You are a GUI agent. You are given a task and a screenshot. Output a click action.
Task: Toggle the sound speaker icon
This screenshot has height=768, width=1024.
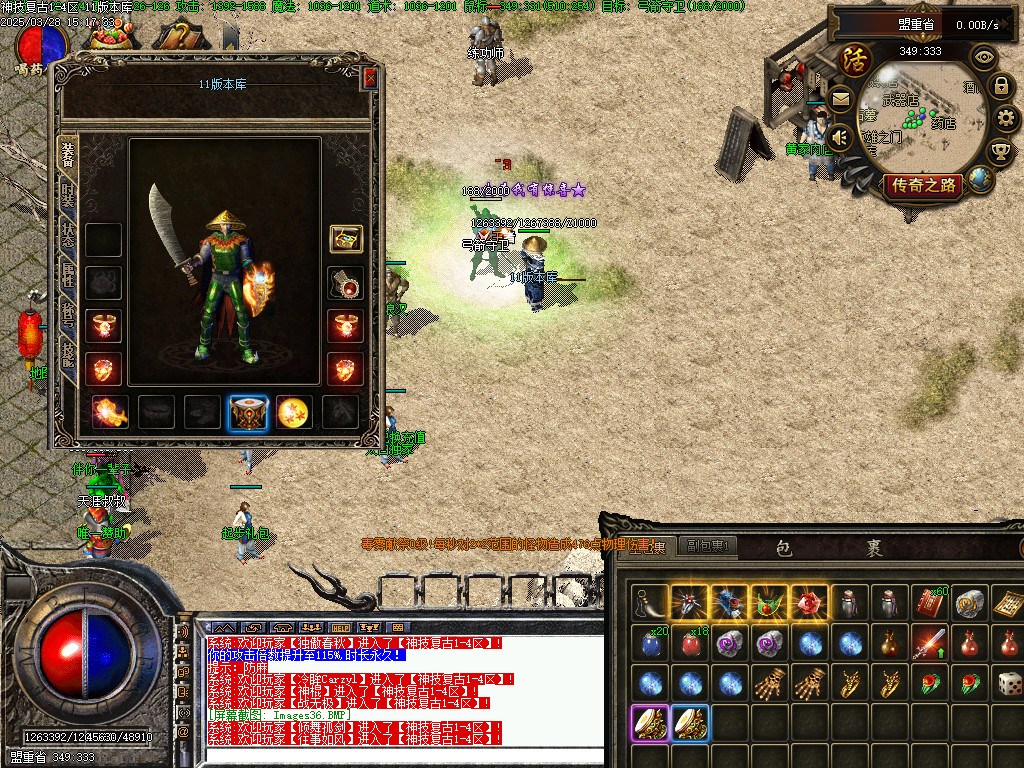839,137
